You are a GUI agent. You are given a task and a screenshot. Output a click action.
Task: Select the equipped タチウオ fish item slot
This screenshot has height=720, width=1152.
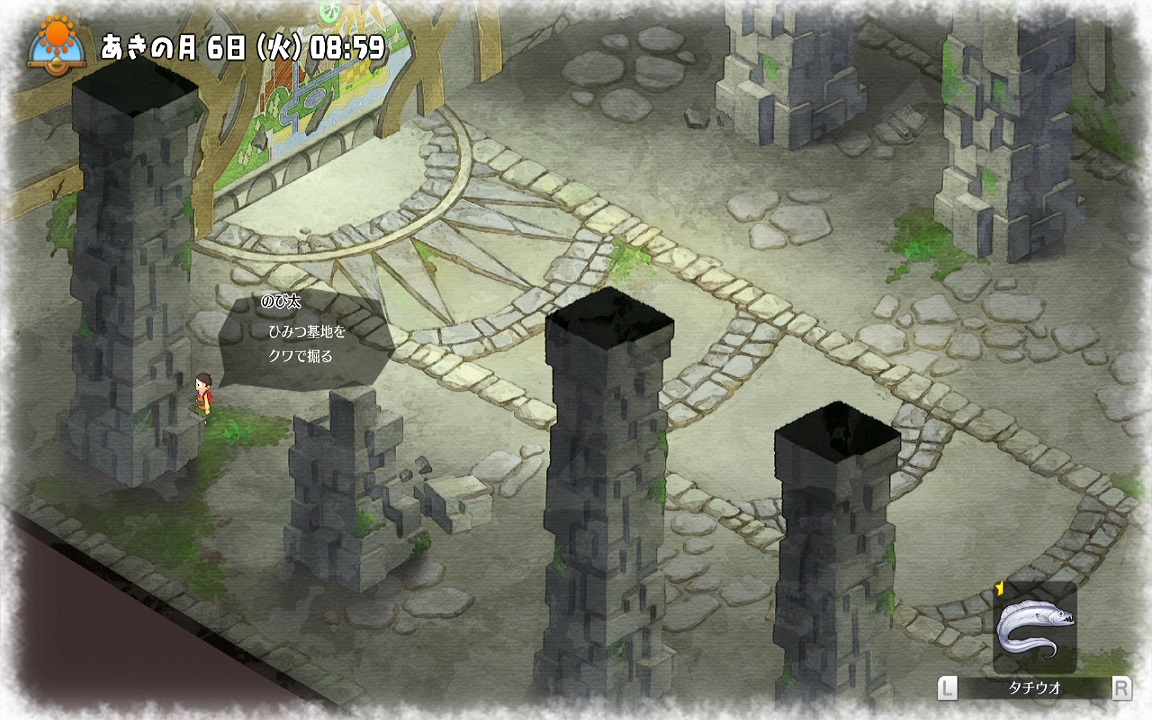click(x=1035, y=629)
